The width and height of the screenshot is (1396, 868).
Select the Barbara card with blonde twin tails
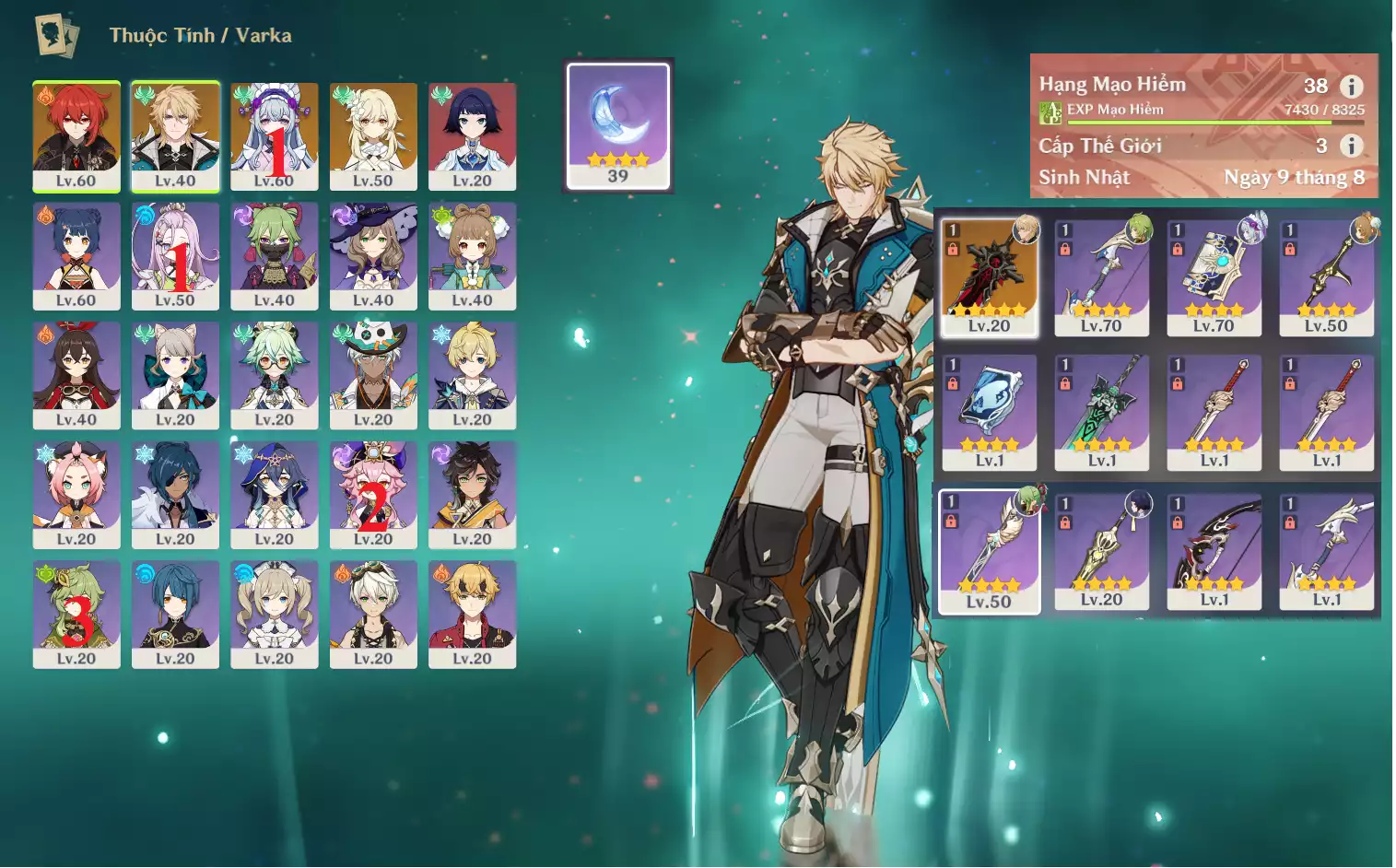click(275, 614)
